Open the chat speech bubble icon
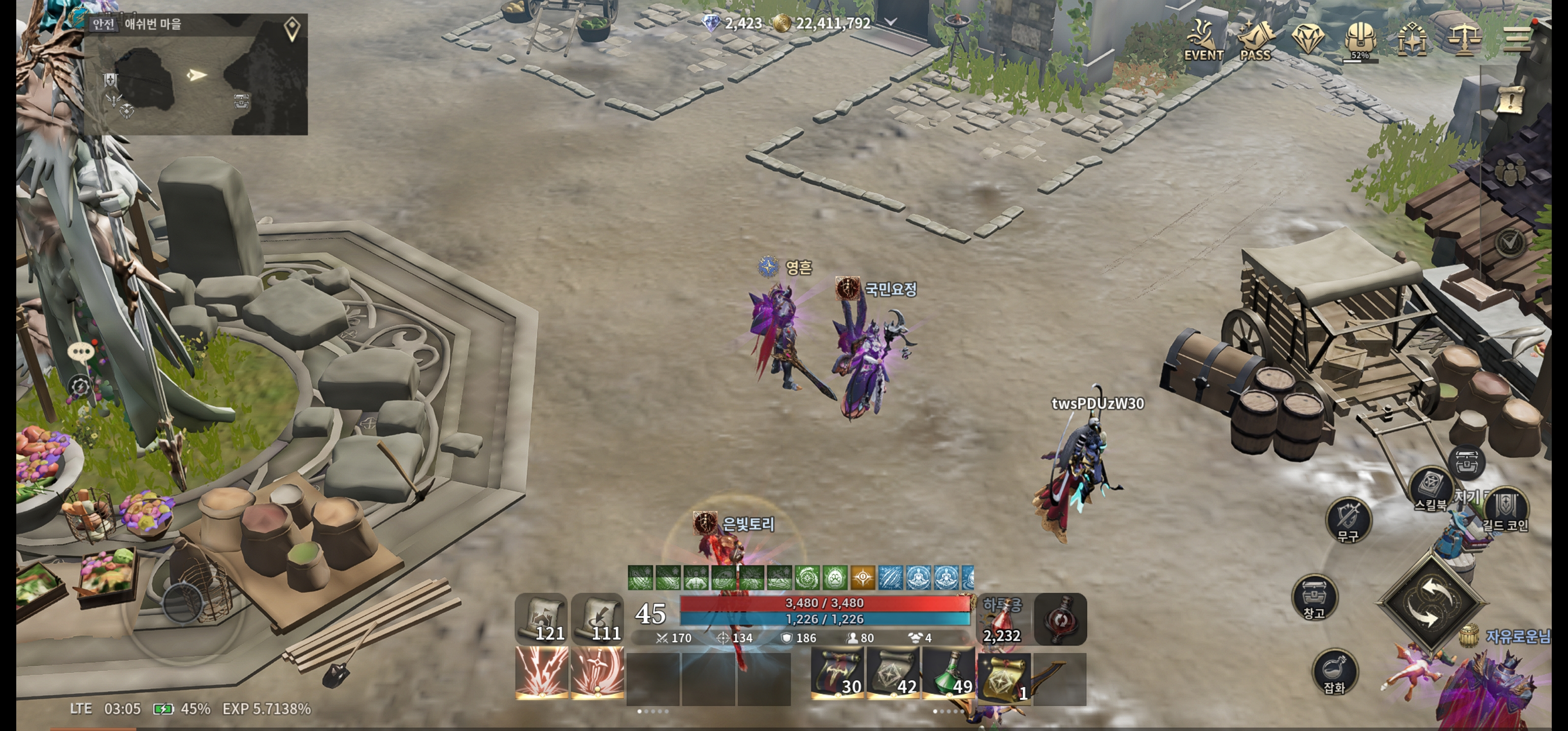The width and height of the screenshot is (1568, 731). coord(80,353)
